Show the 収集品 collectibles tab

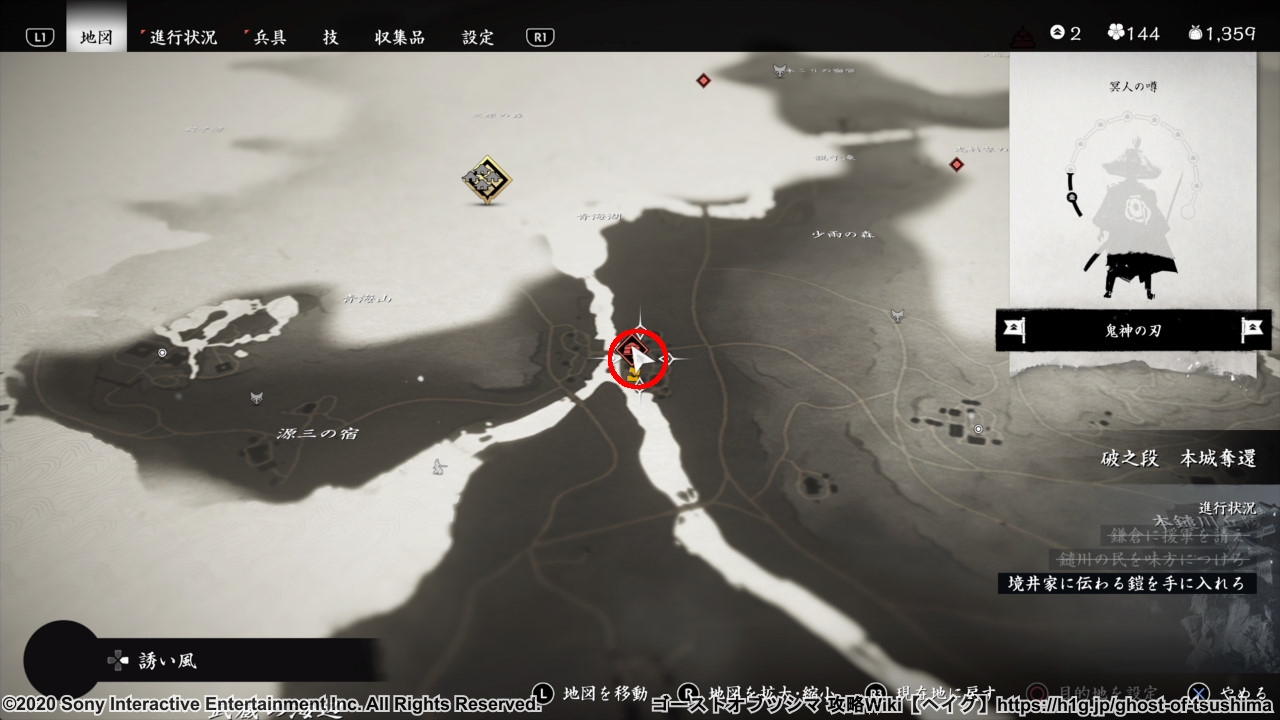[x=400, y=37]
